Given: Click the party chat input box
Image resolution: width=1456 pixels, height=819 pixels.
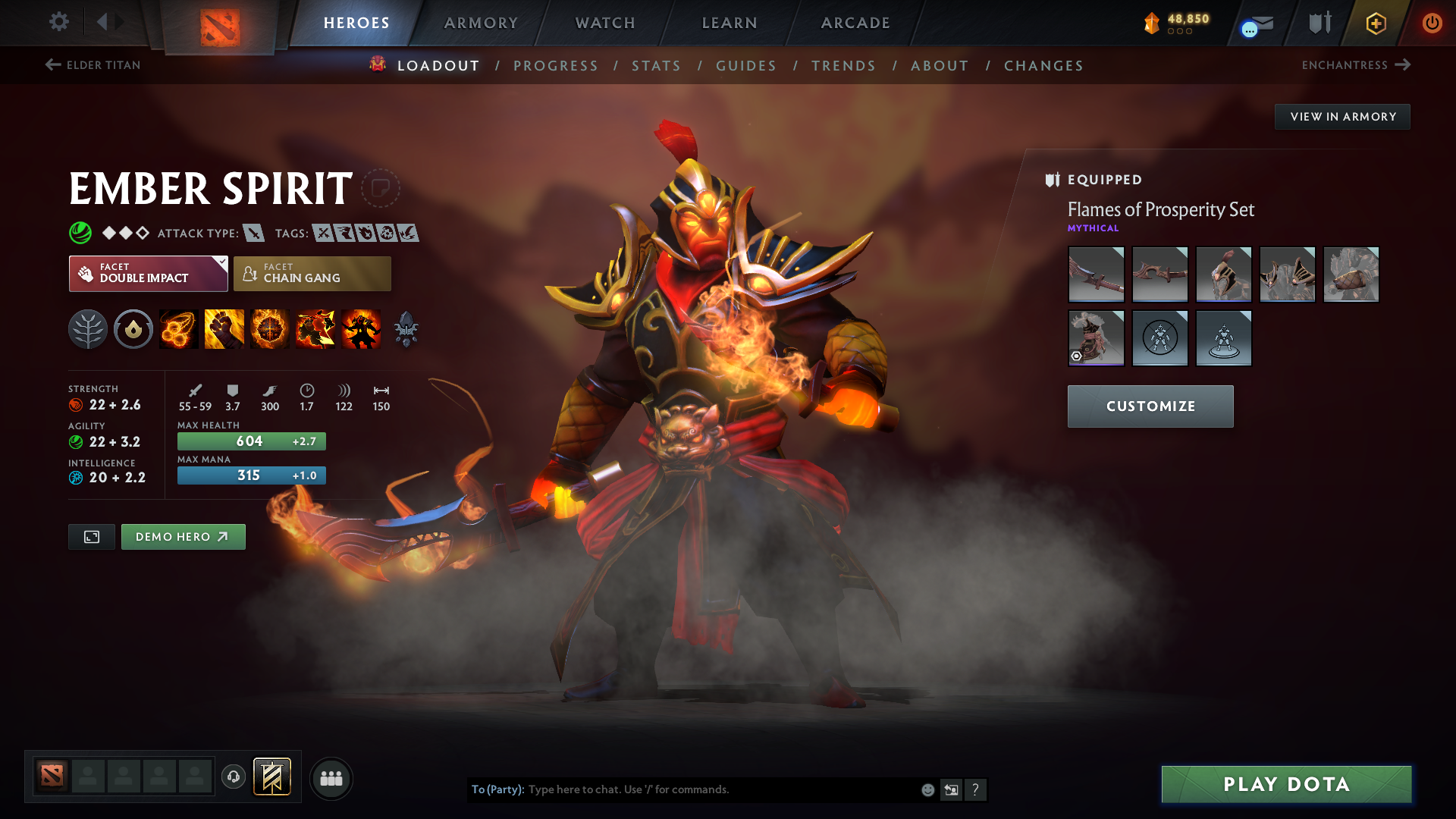Looking at the screenshot, I should (x=720, y=789).
